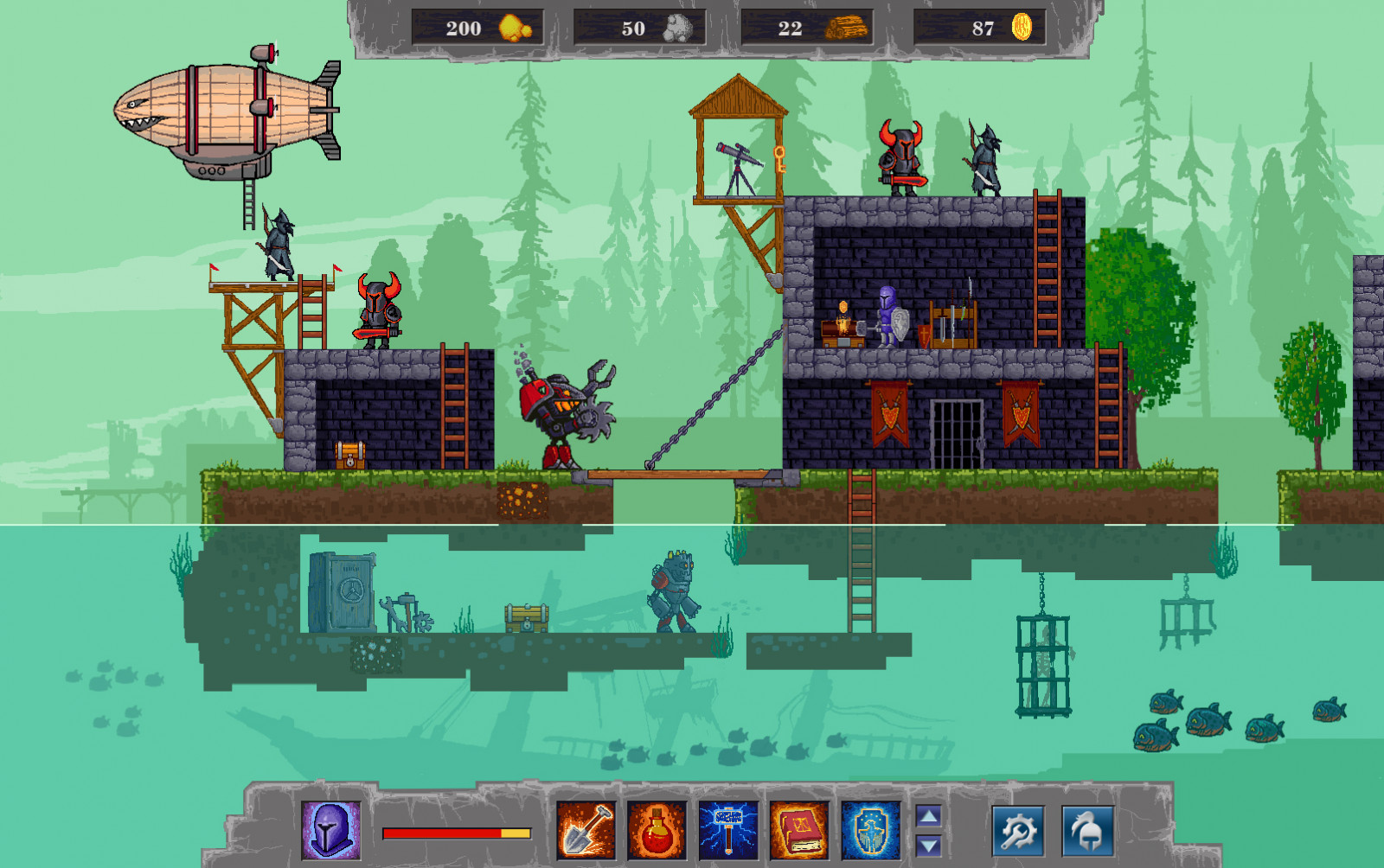Activate the lightning hammer ability

point(727,830)
